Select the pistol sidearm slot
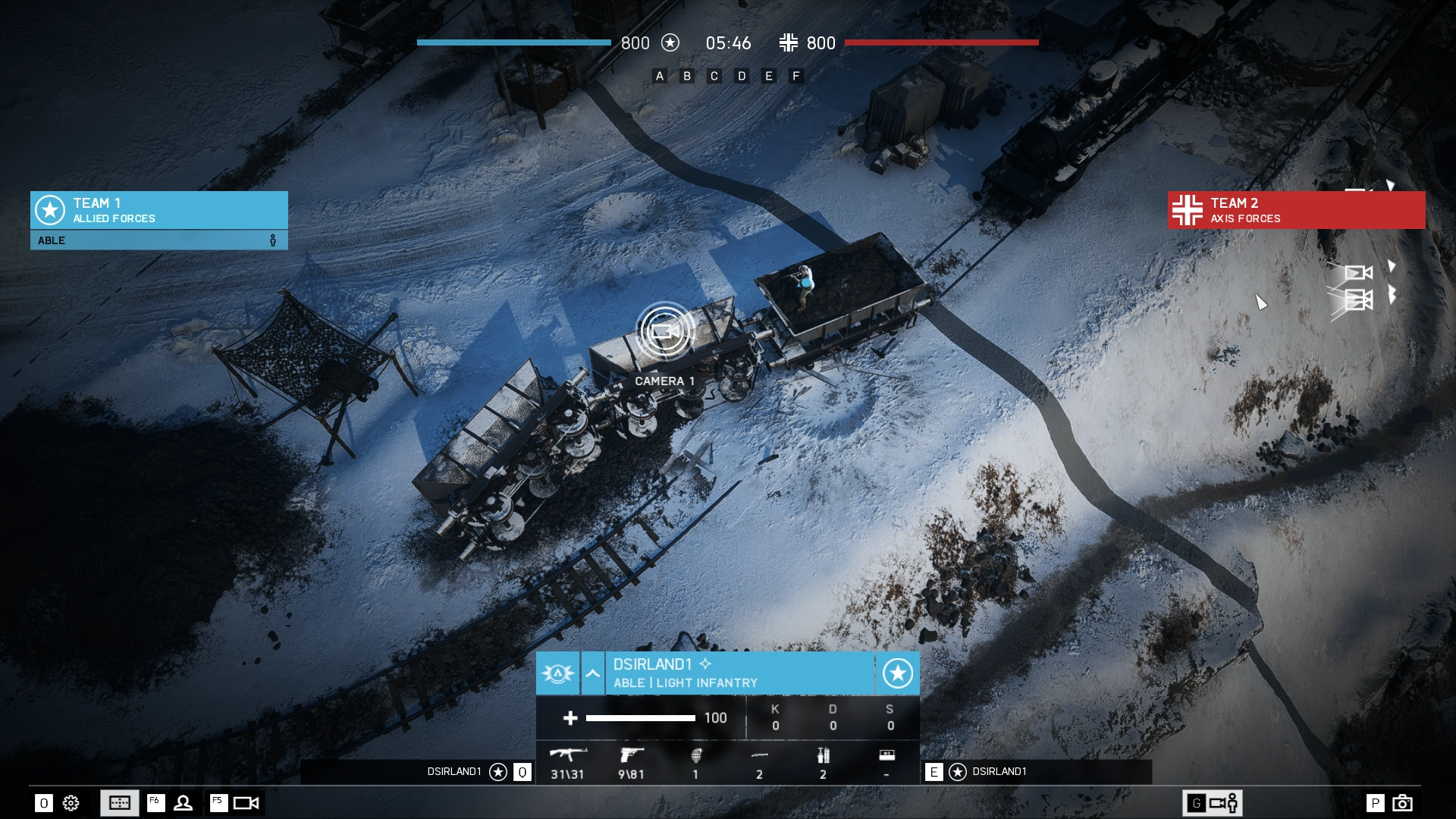1456x819 pixels. (631, 762)
